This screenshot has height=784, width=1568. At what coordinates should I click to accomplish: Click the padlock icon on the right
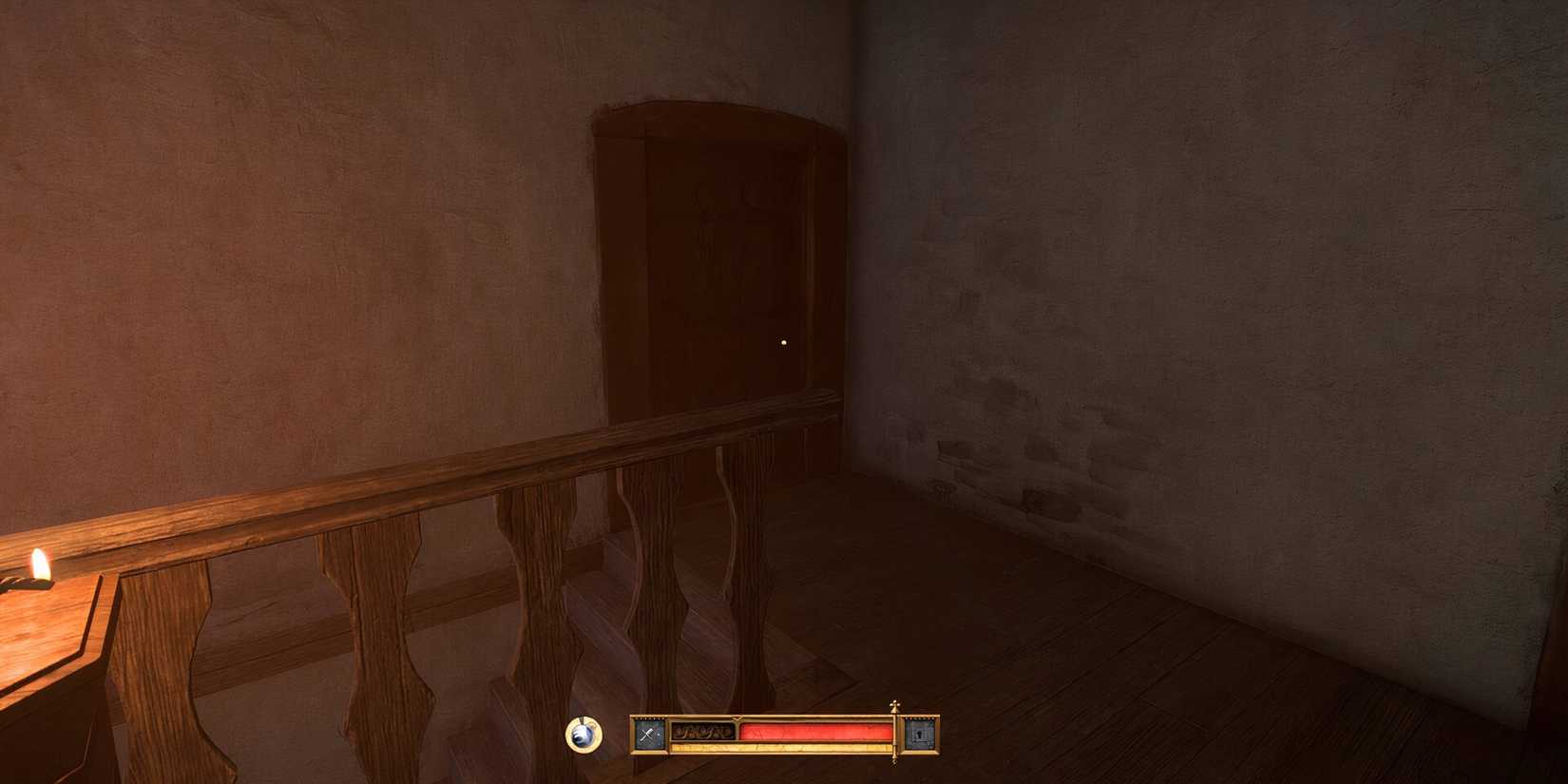918,734
